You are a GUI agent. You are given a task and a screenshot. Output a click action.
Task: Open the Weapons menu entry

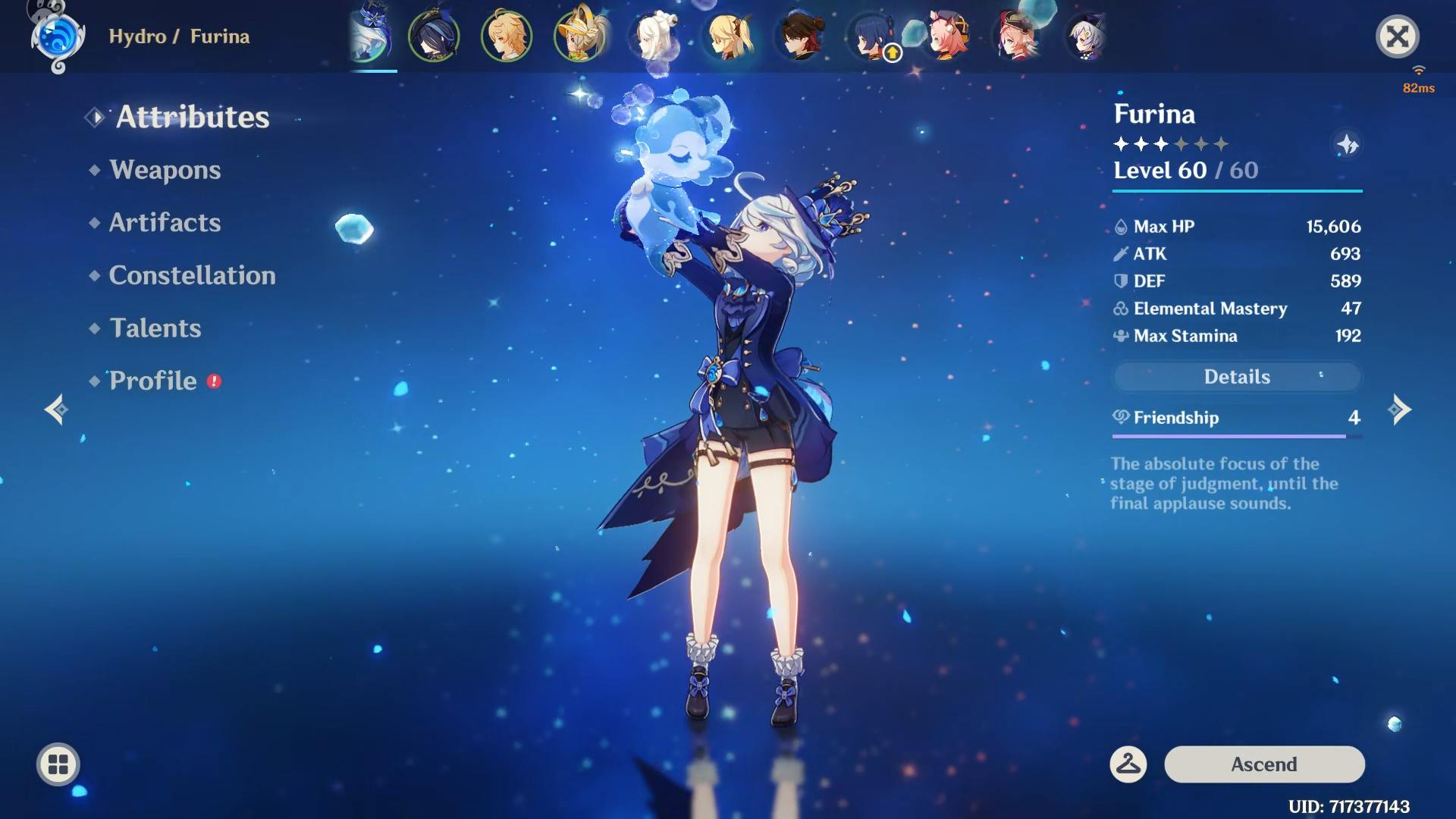(x=165, y=170)
